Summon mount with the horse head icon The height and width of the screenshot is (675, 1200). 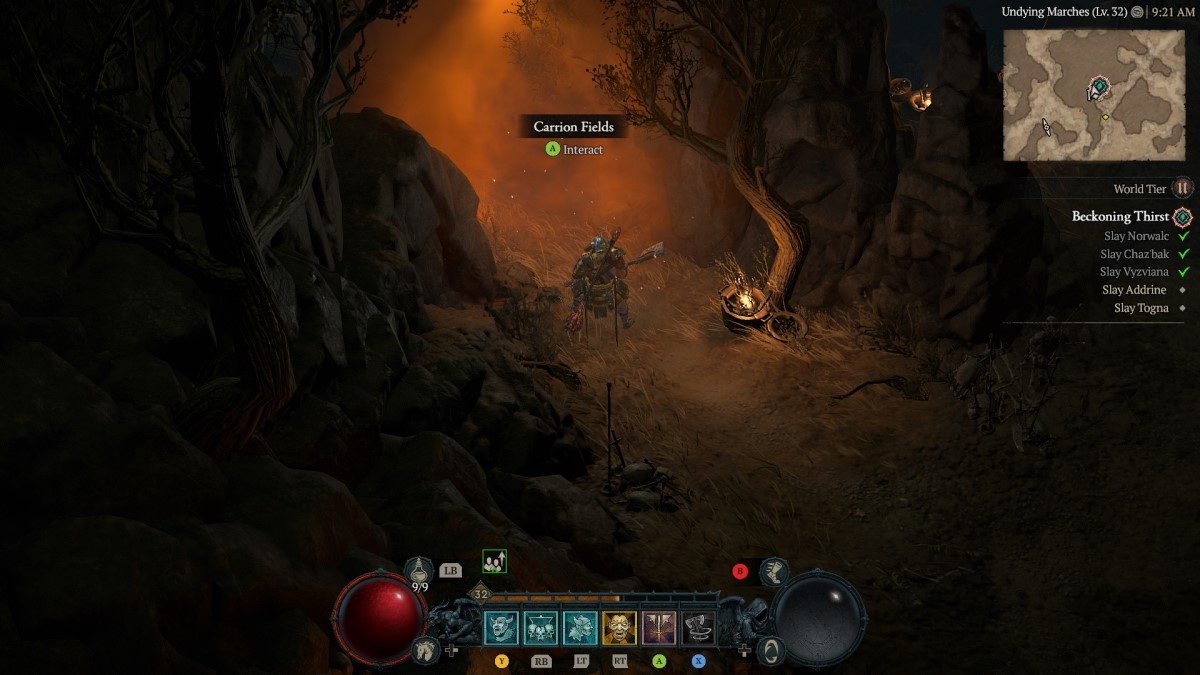[x=424, y=649]
